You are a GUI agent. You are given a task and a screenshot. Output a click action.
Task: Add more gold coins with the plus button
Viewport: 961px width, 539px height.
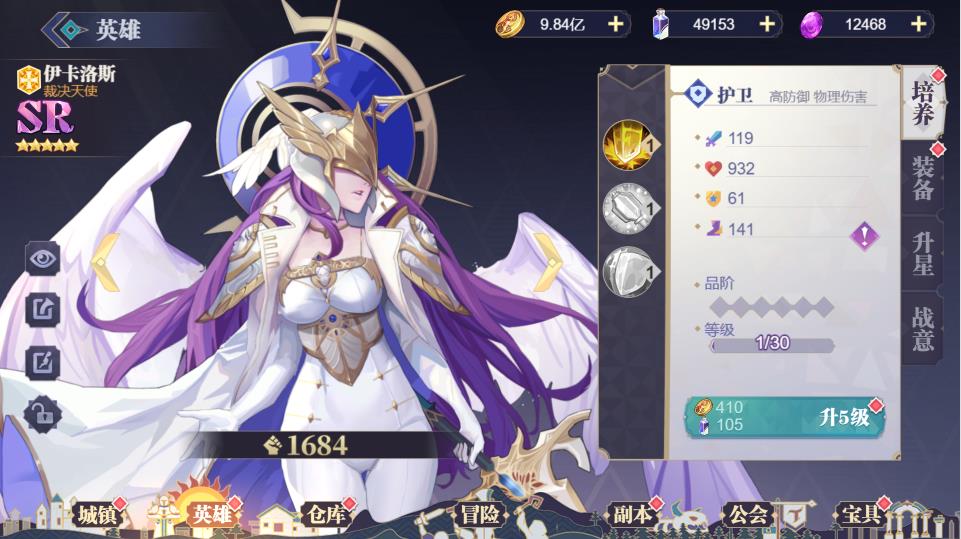point(615,24)
